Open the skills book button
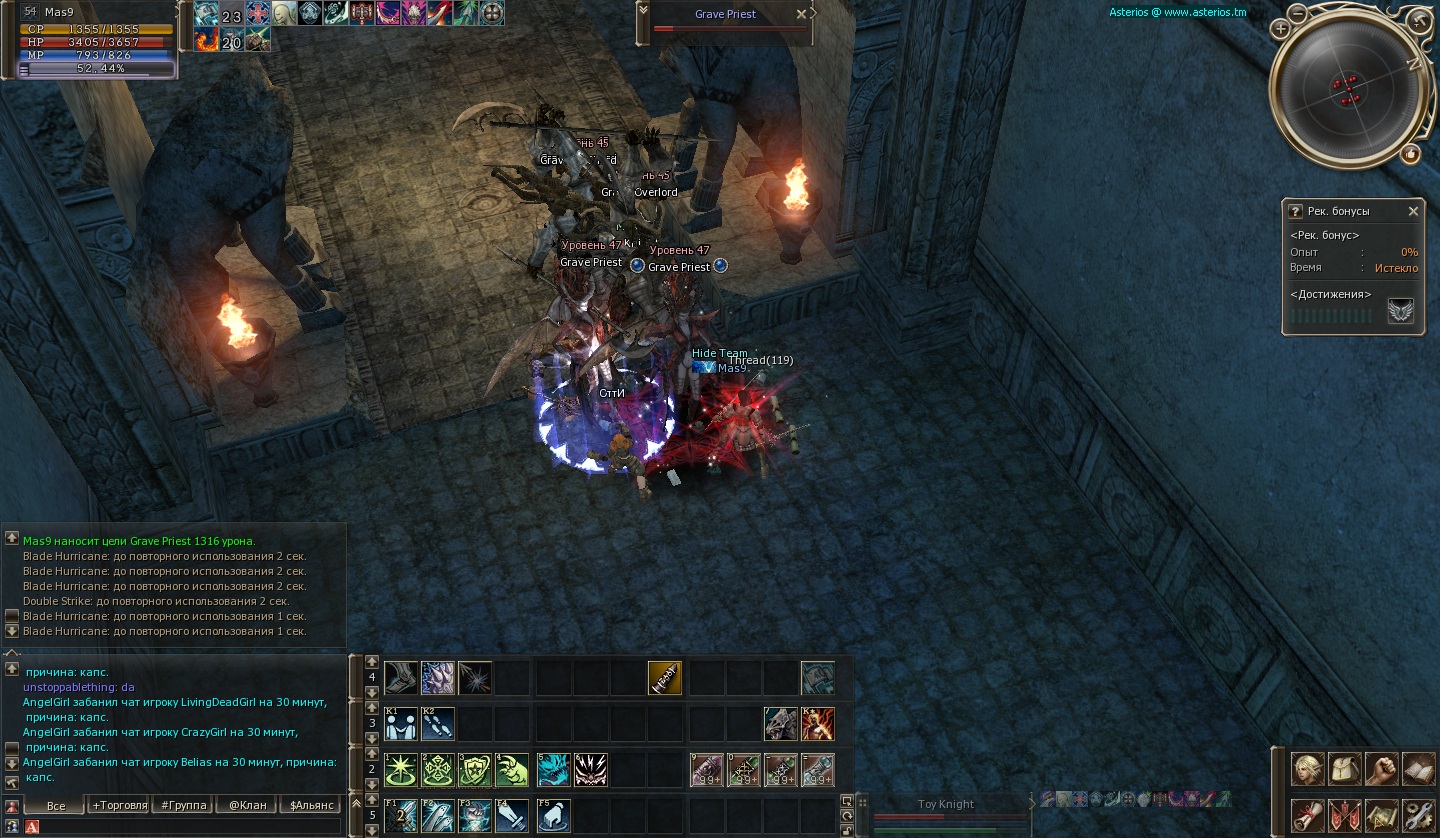The height and width of the screenshot is (838, 1440). (1418, 768)
